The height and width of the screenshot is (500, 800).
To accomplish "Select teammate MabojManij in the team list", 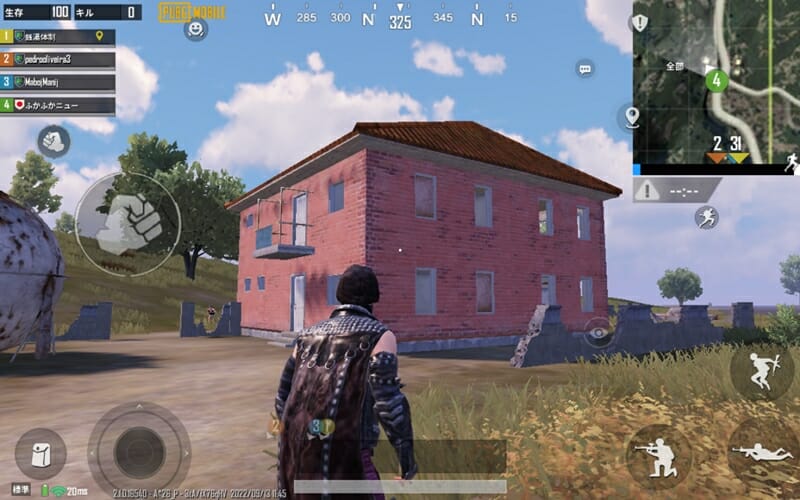I will pyautogui.click(x=58, y=82).
